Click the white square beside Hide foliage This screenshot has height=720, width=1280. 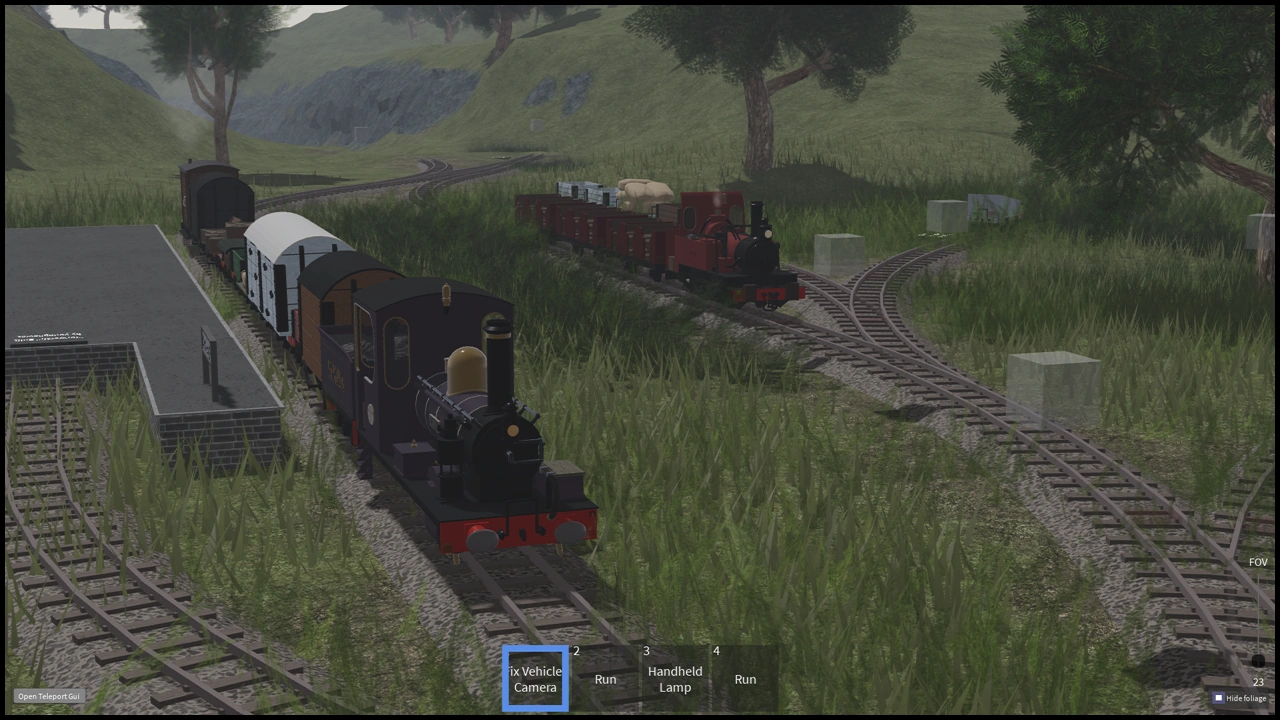(x=1218, y=697)
